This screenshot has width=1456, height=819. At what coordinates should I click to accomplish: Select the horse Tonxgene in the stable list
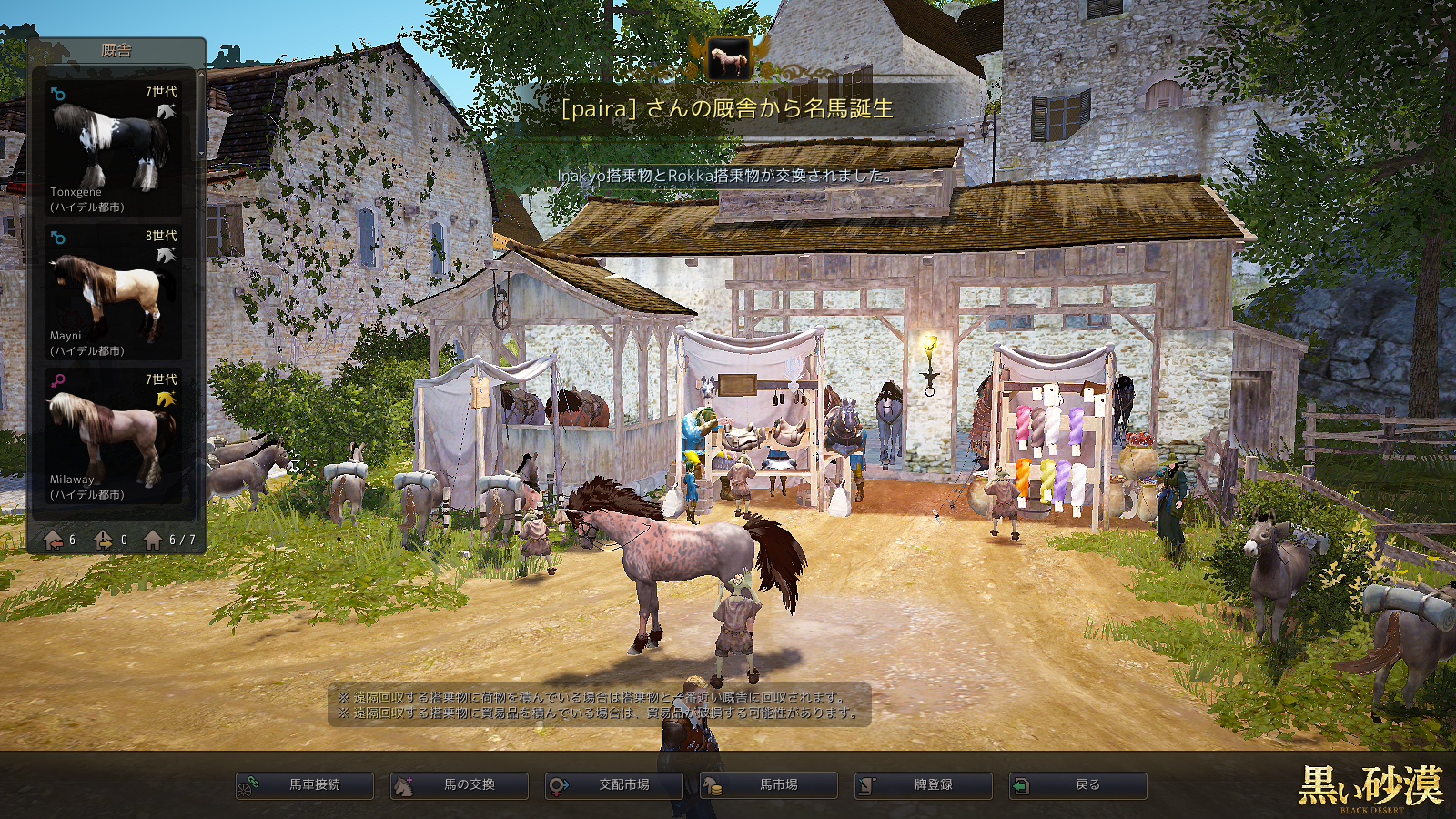click(x=114, y=149)
